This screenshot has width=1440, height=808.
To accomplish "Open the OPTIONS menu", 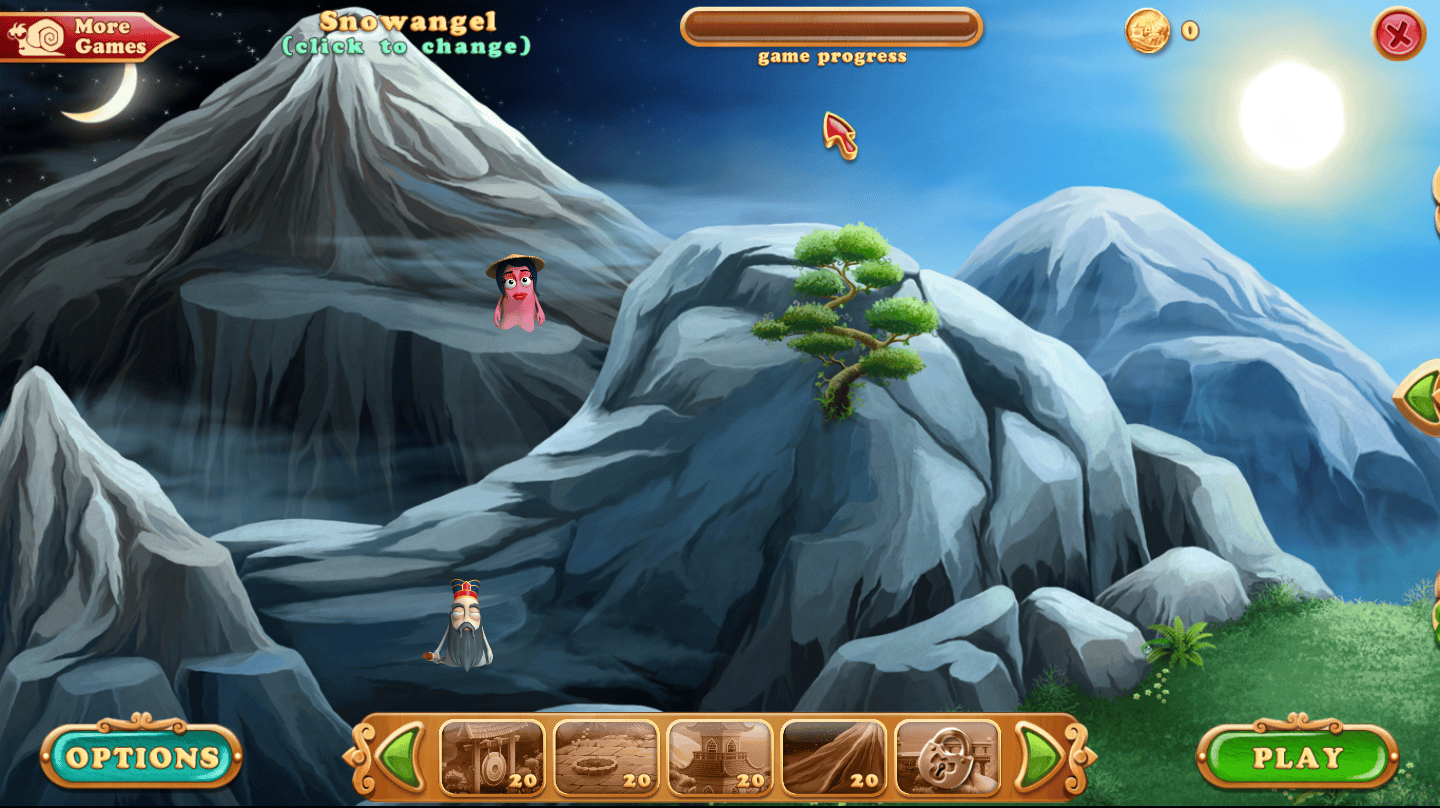I will [x=142, y=757].
